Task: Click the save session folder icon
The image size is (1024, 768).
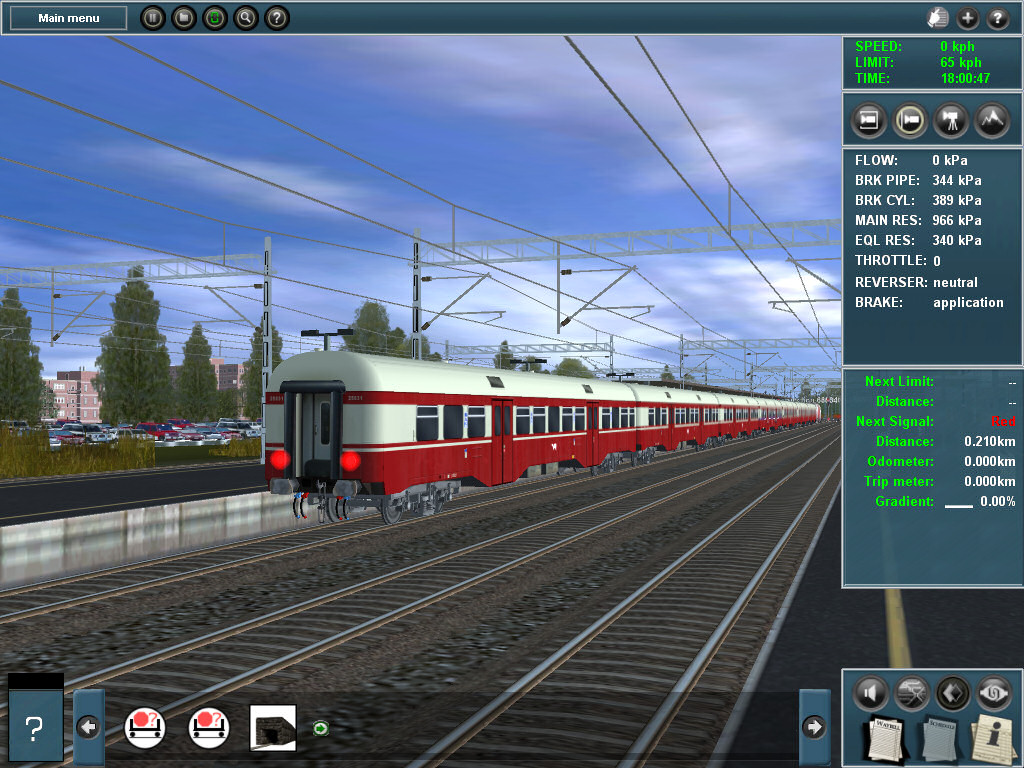Action: point(183,18)
